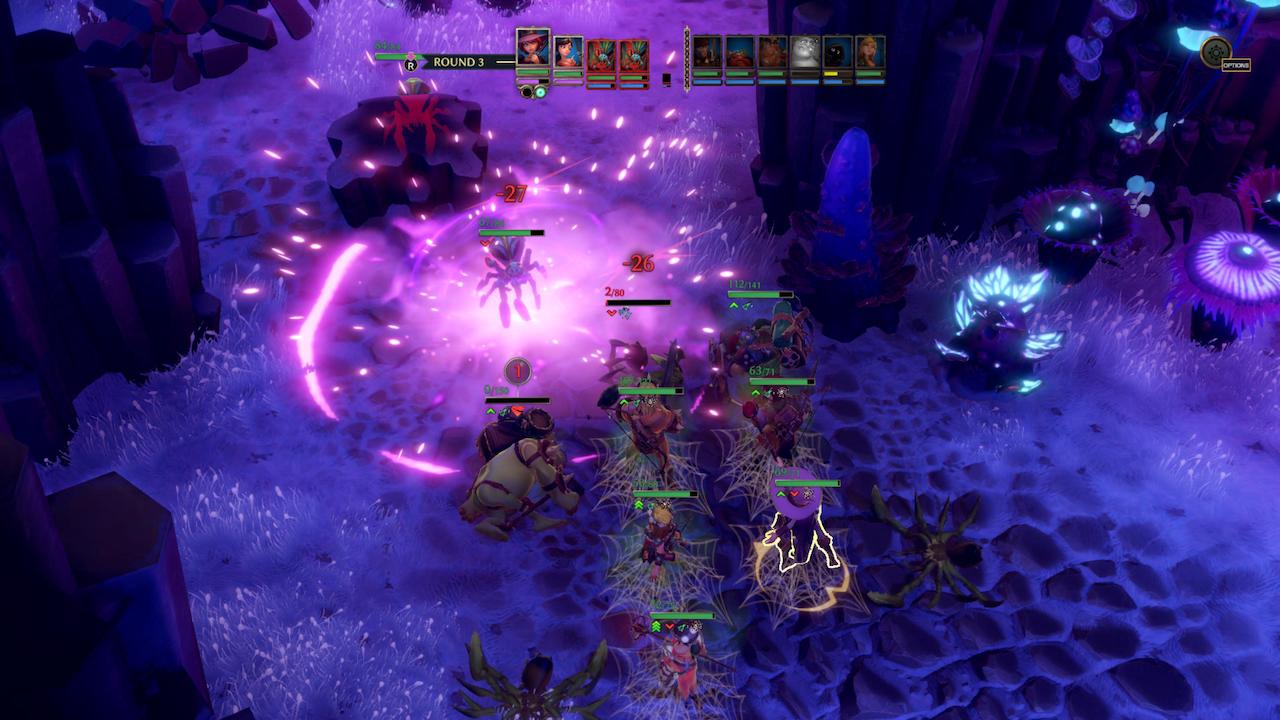Select the blonde woman turn portrait
This screenshot has height=720, width=1280.
click(x=870, y=53)
